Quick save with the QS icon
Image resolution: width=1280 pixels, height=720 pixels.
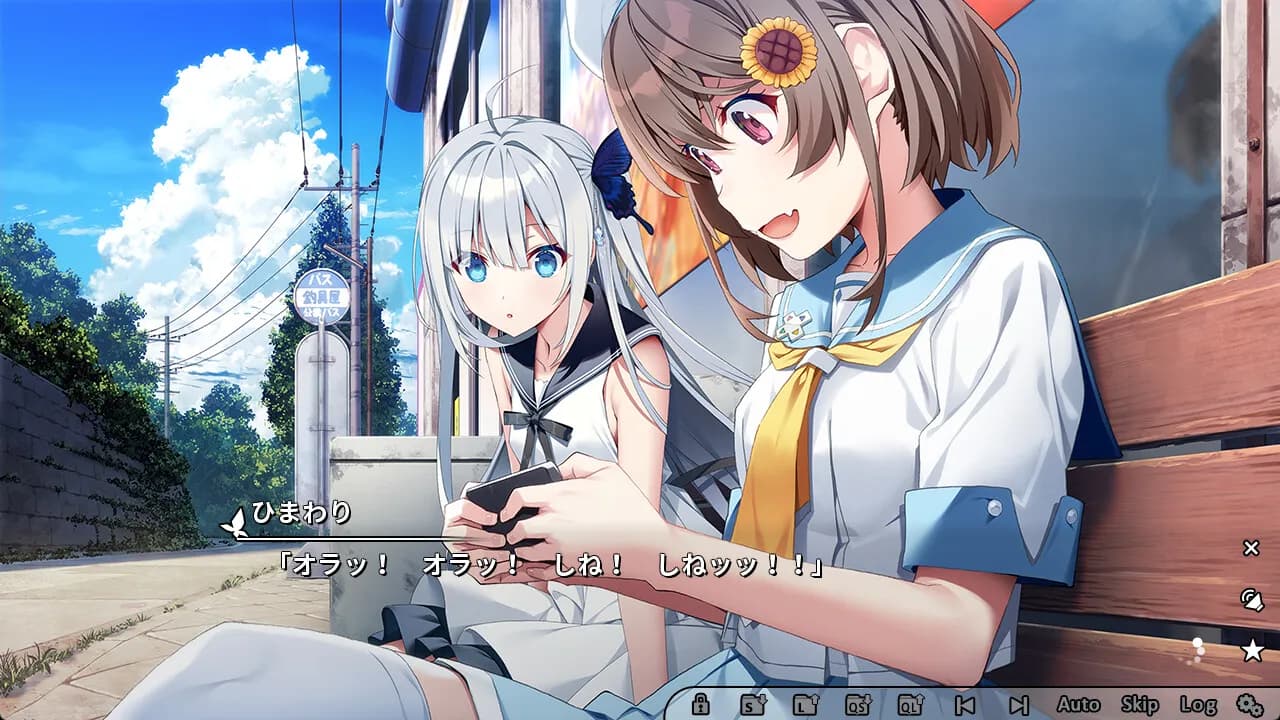(858, 704)
